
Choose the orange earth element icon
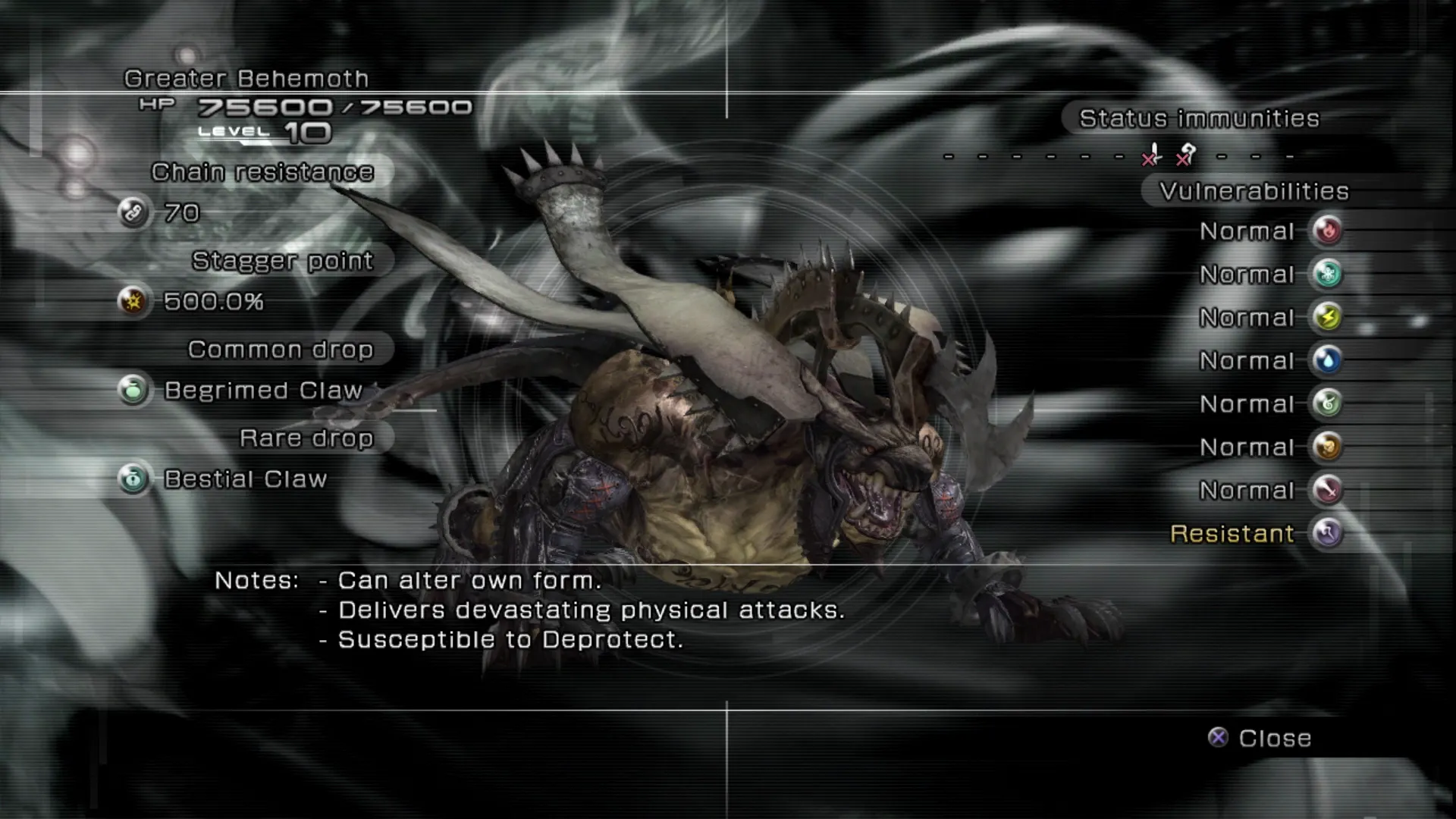pos(1327,447)
